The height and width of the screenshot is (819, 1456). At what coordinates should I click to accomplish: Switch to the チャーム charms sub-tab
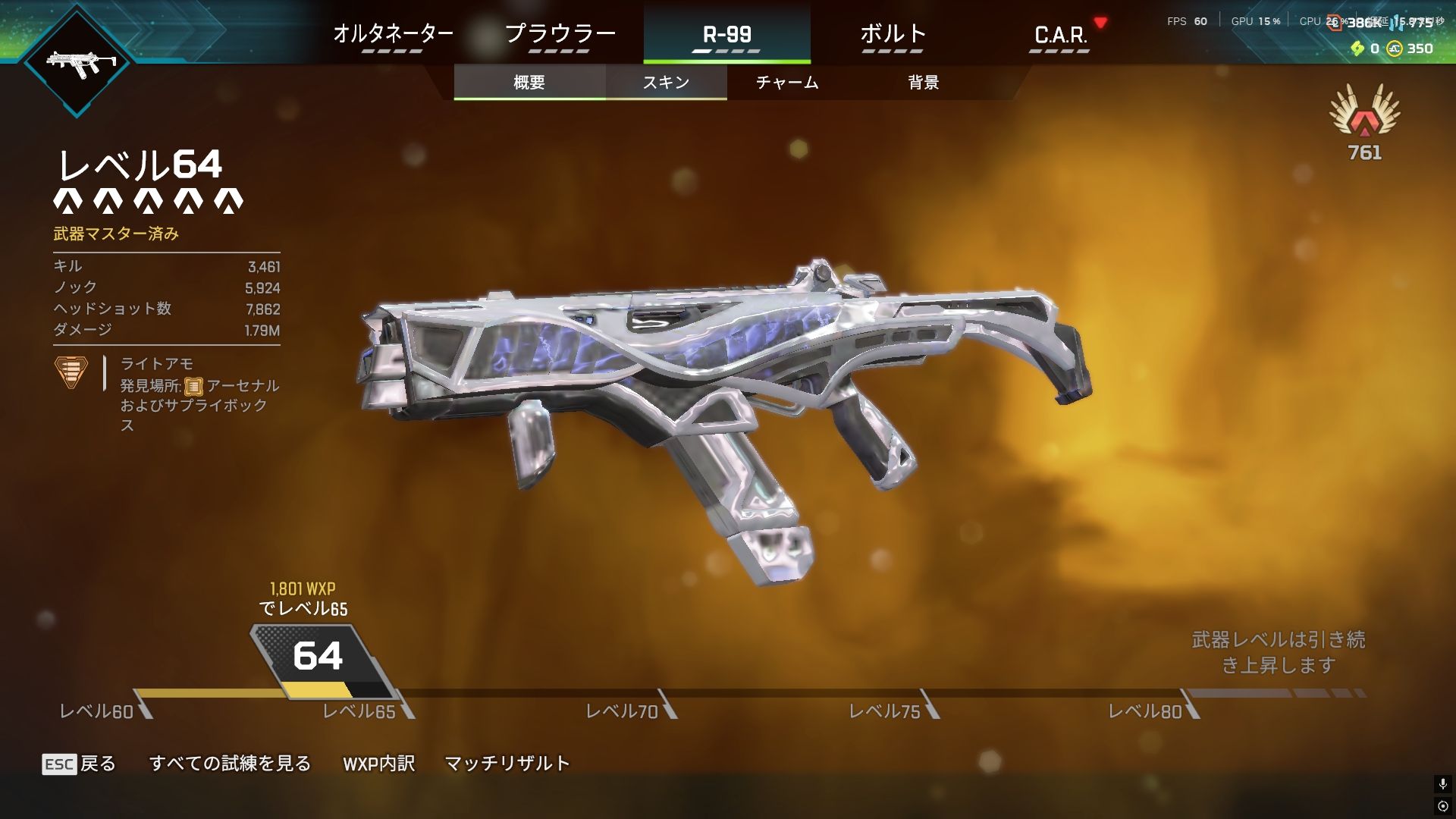click(x=787, y=82)
